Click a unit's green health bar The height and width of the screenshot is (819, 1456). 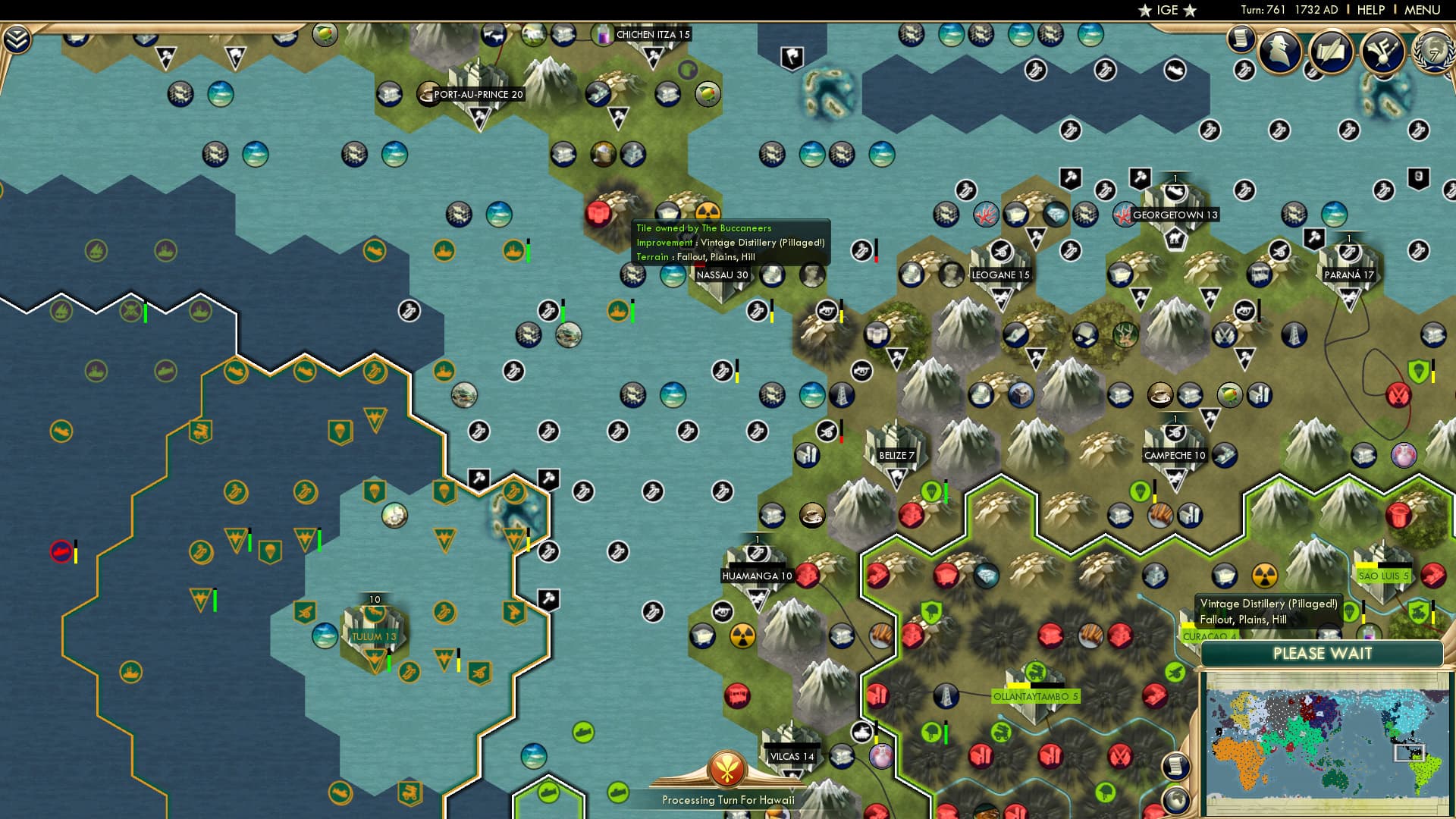390,662
